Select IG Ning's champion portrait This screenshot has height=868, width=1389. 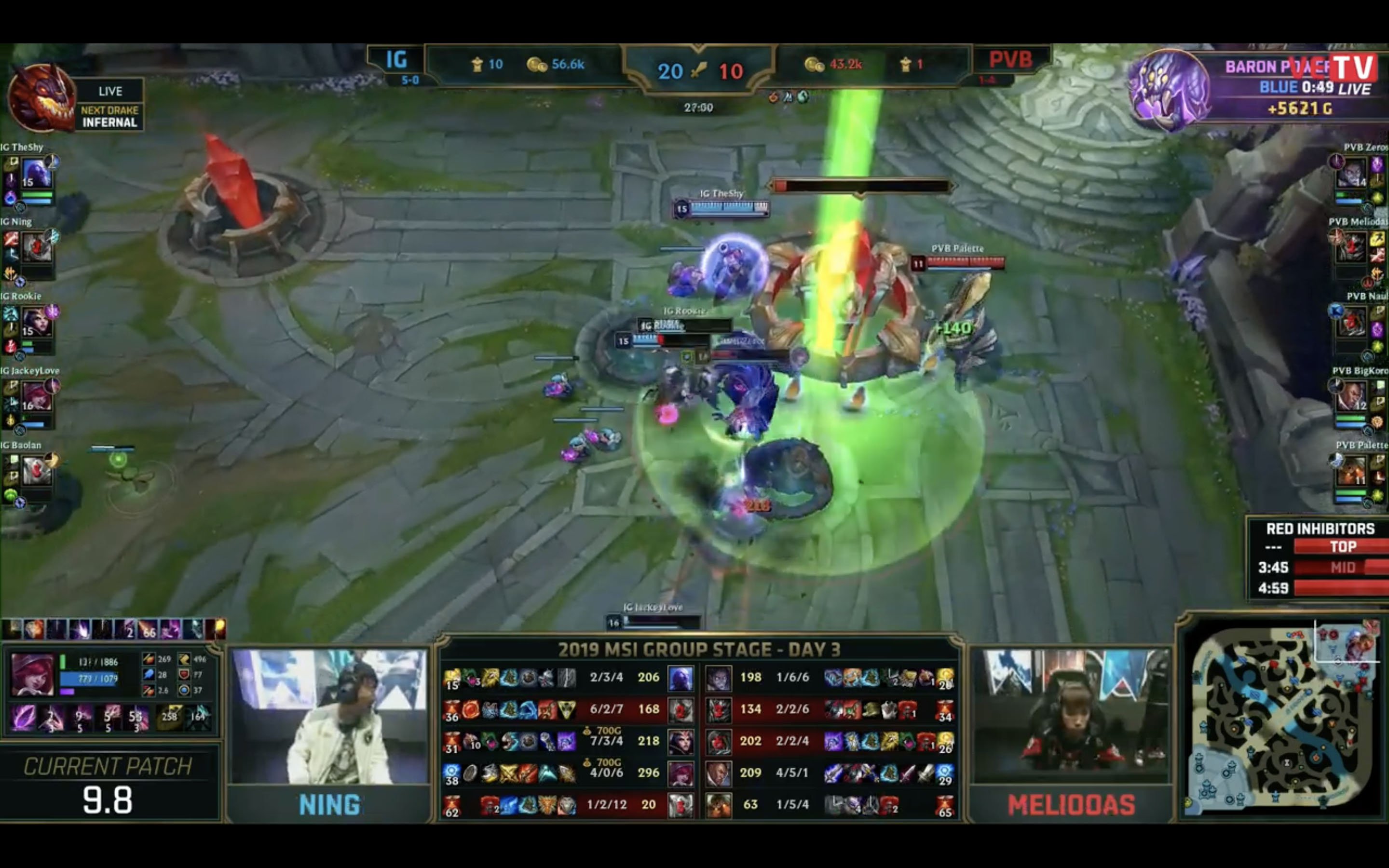point(36,247)
